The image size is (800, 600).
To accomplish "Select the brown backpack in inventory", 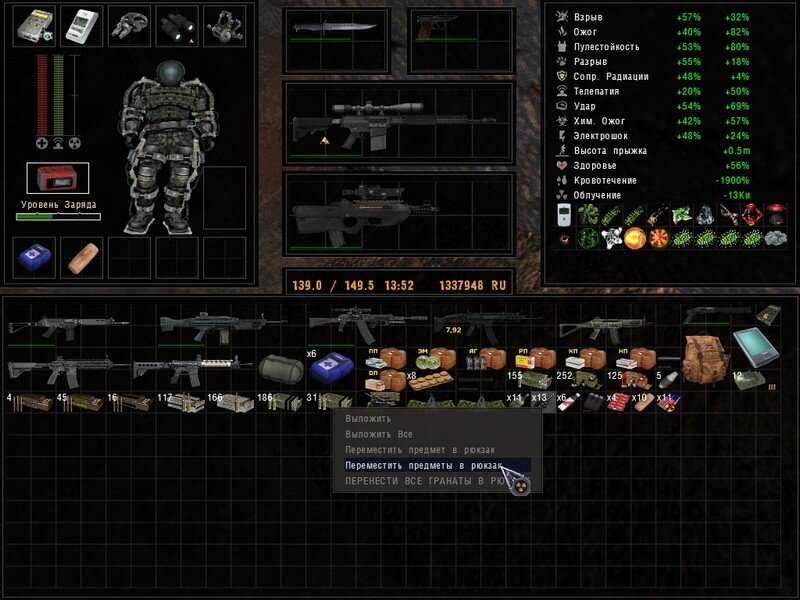I will point(705,355).
